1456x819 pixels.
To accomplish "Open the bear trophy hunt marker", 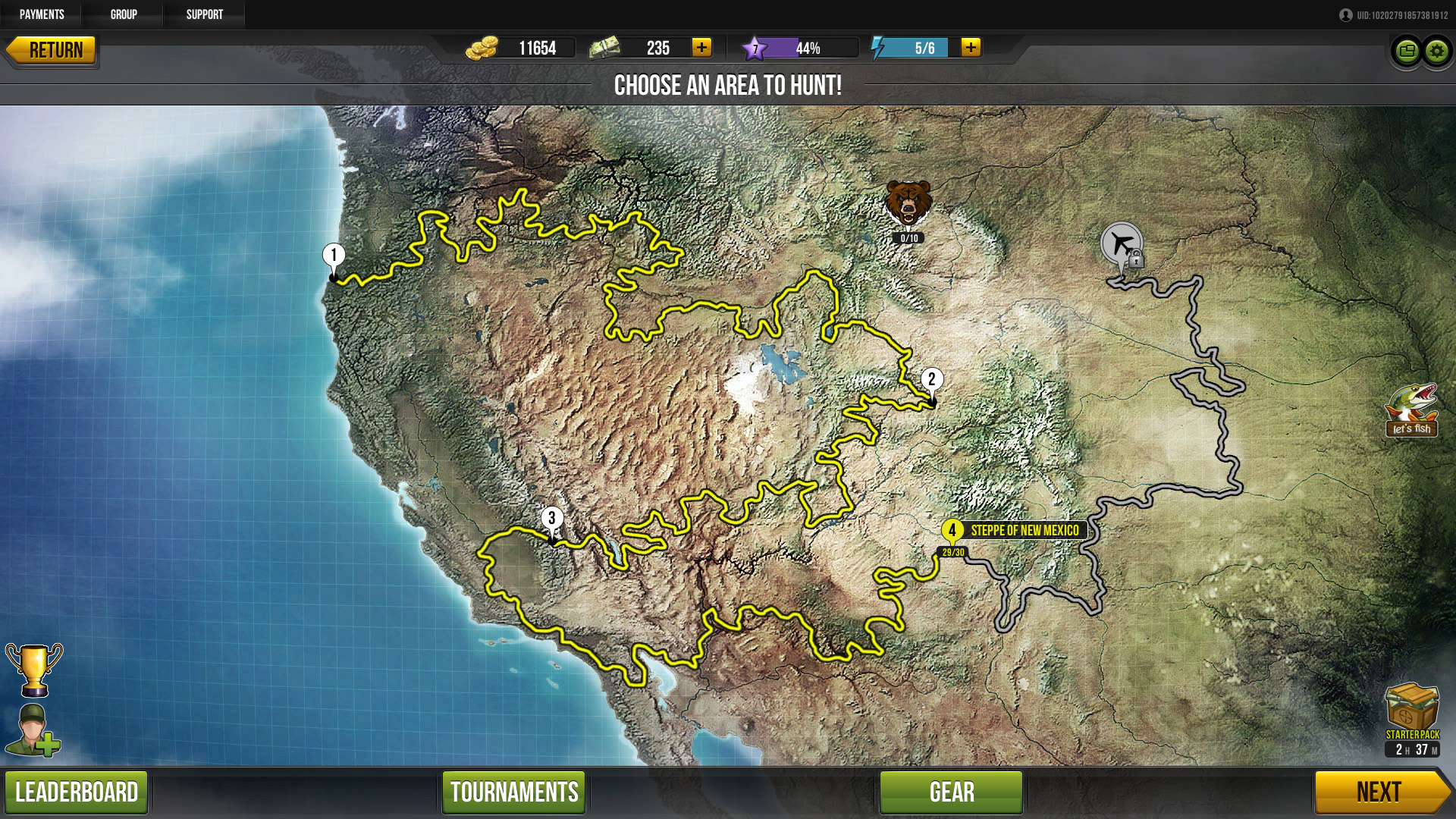I will coord(908,203).
